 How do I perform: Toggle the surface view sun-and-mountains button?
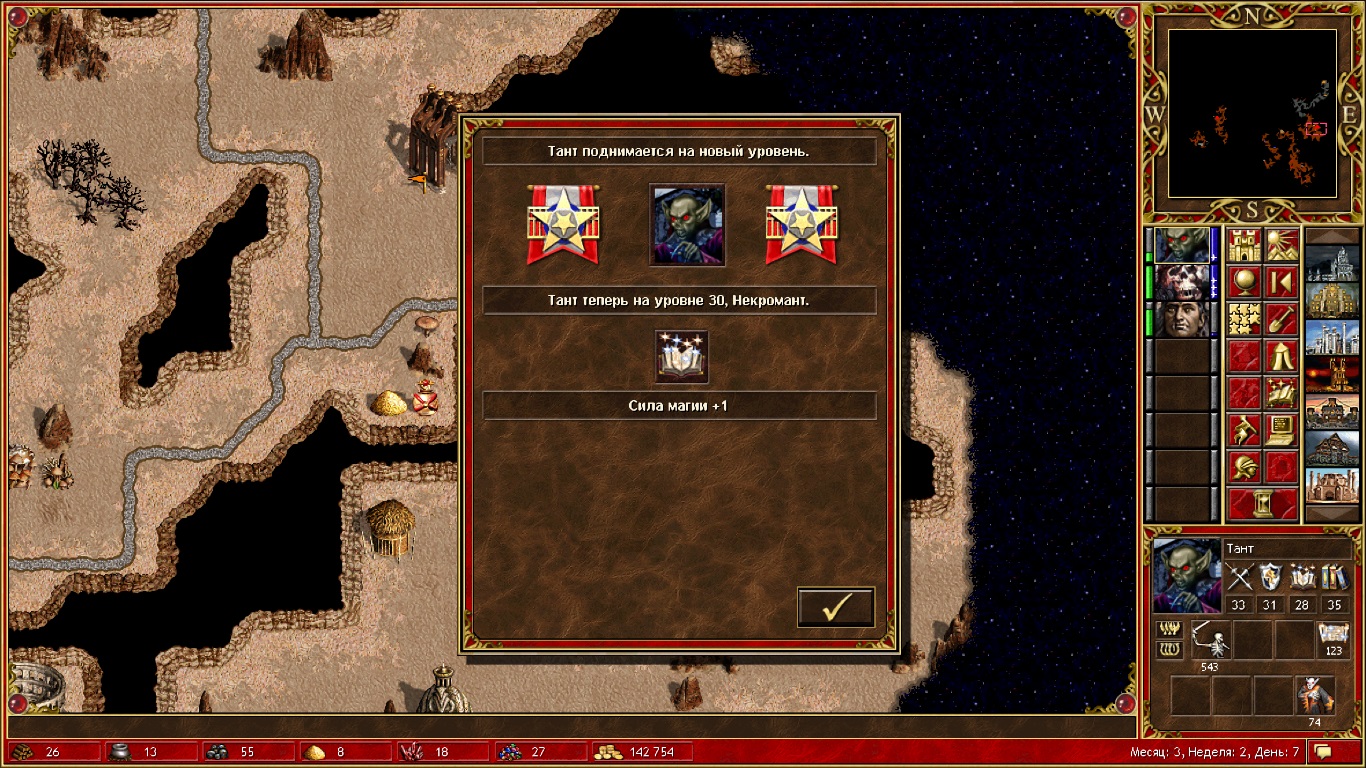1281,245
